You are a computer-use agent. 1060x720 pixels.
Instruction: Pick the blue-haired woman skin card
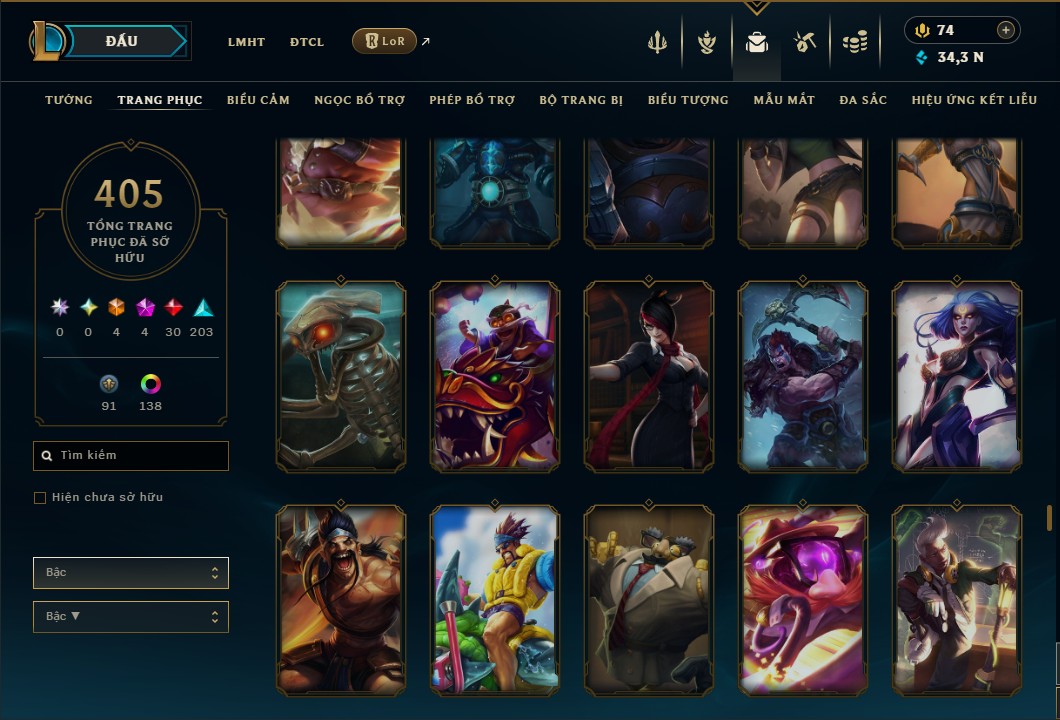pos(957,376)
